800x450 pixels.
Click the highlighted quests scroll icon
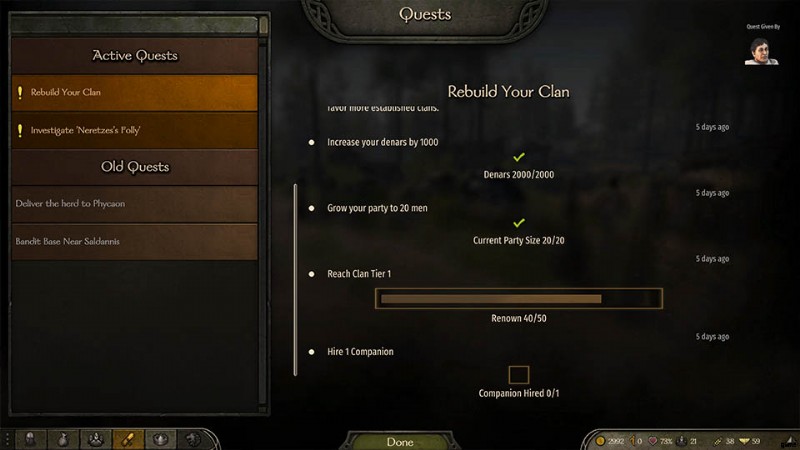[x=127, y=439]
